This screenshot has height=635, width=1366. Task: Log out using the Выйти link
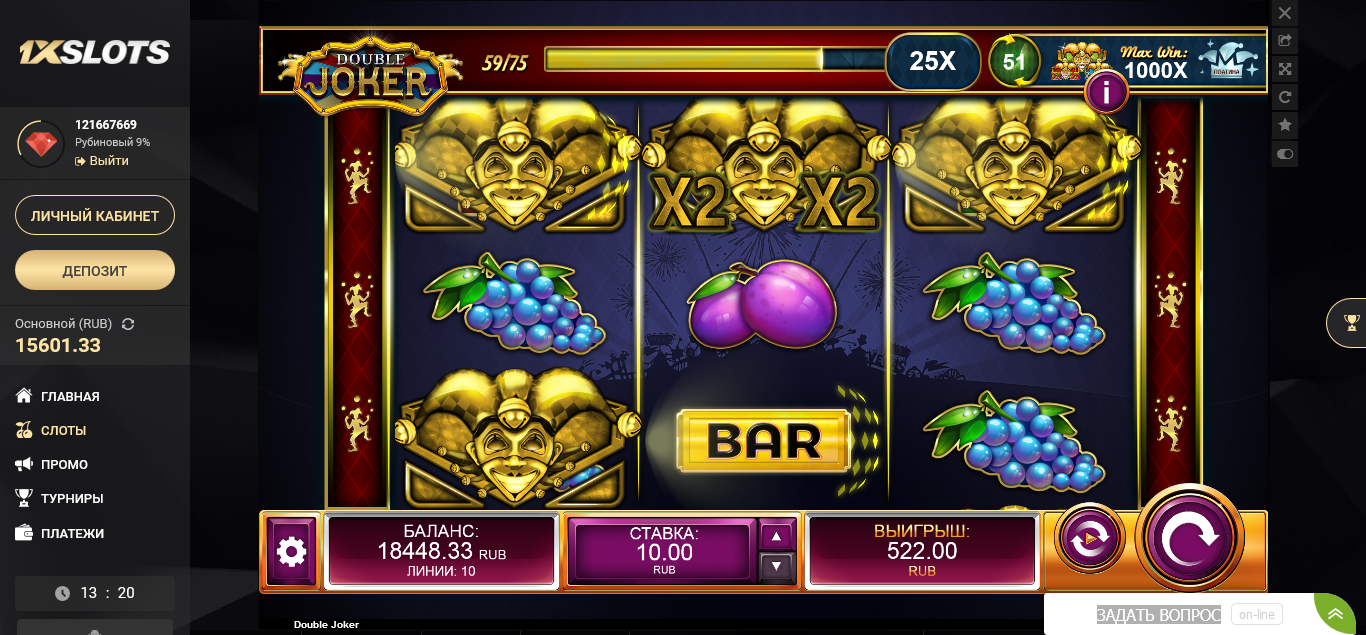pyautogui.click(x=108, y=161)
